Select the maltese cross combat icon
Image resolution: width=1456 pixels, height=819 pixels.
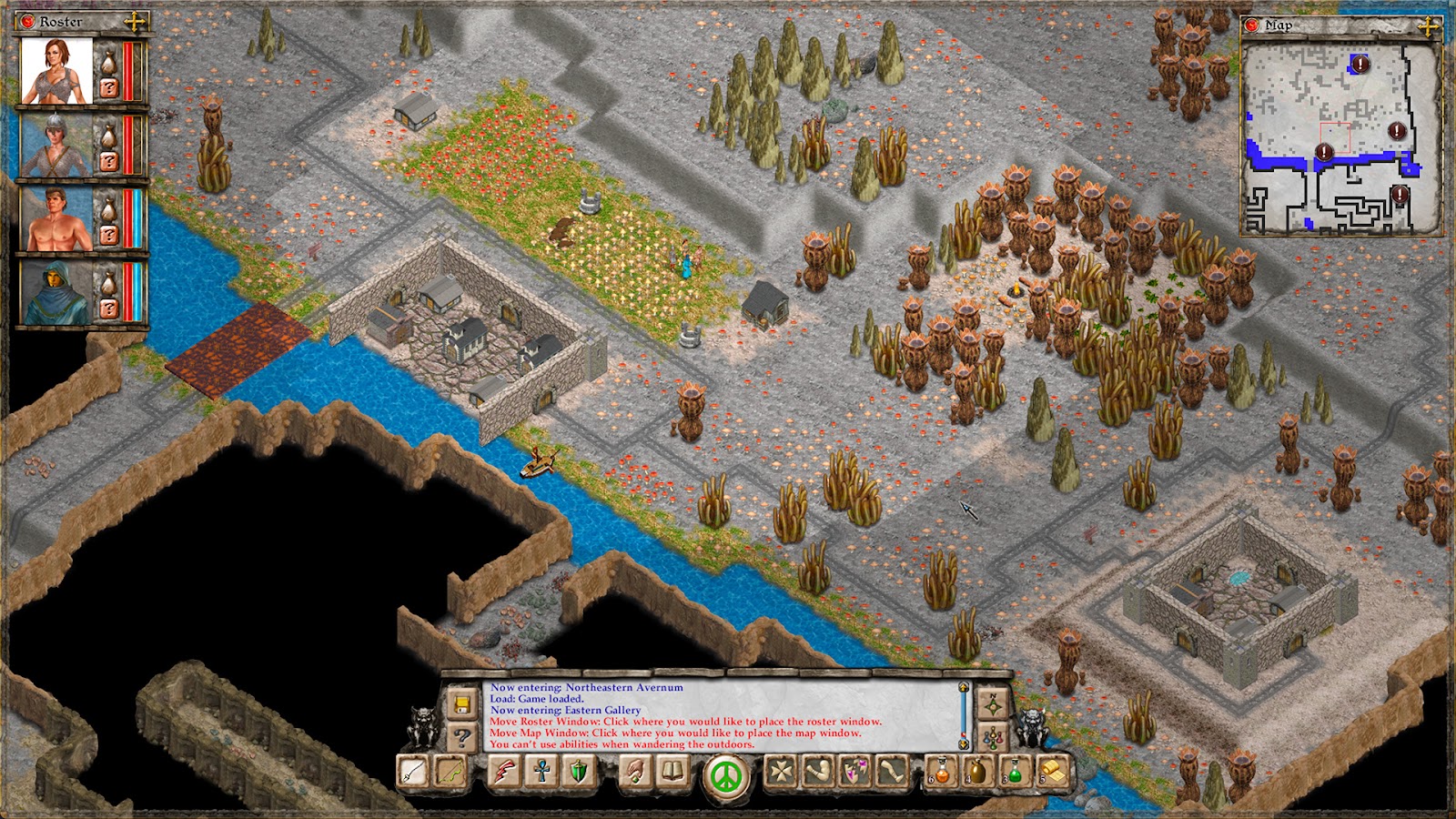[780, 772]
